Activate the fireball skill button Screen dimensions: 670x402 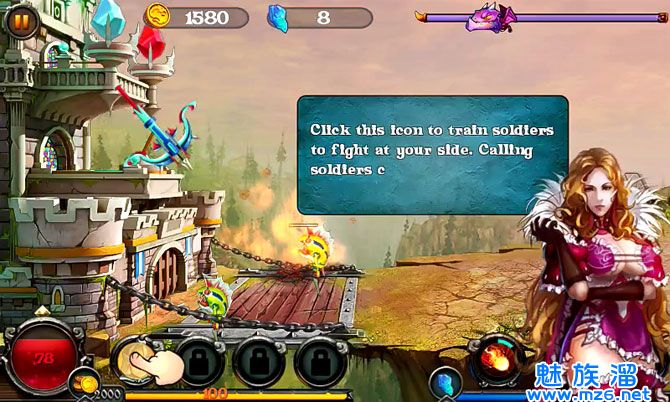[x=495, y=358]
